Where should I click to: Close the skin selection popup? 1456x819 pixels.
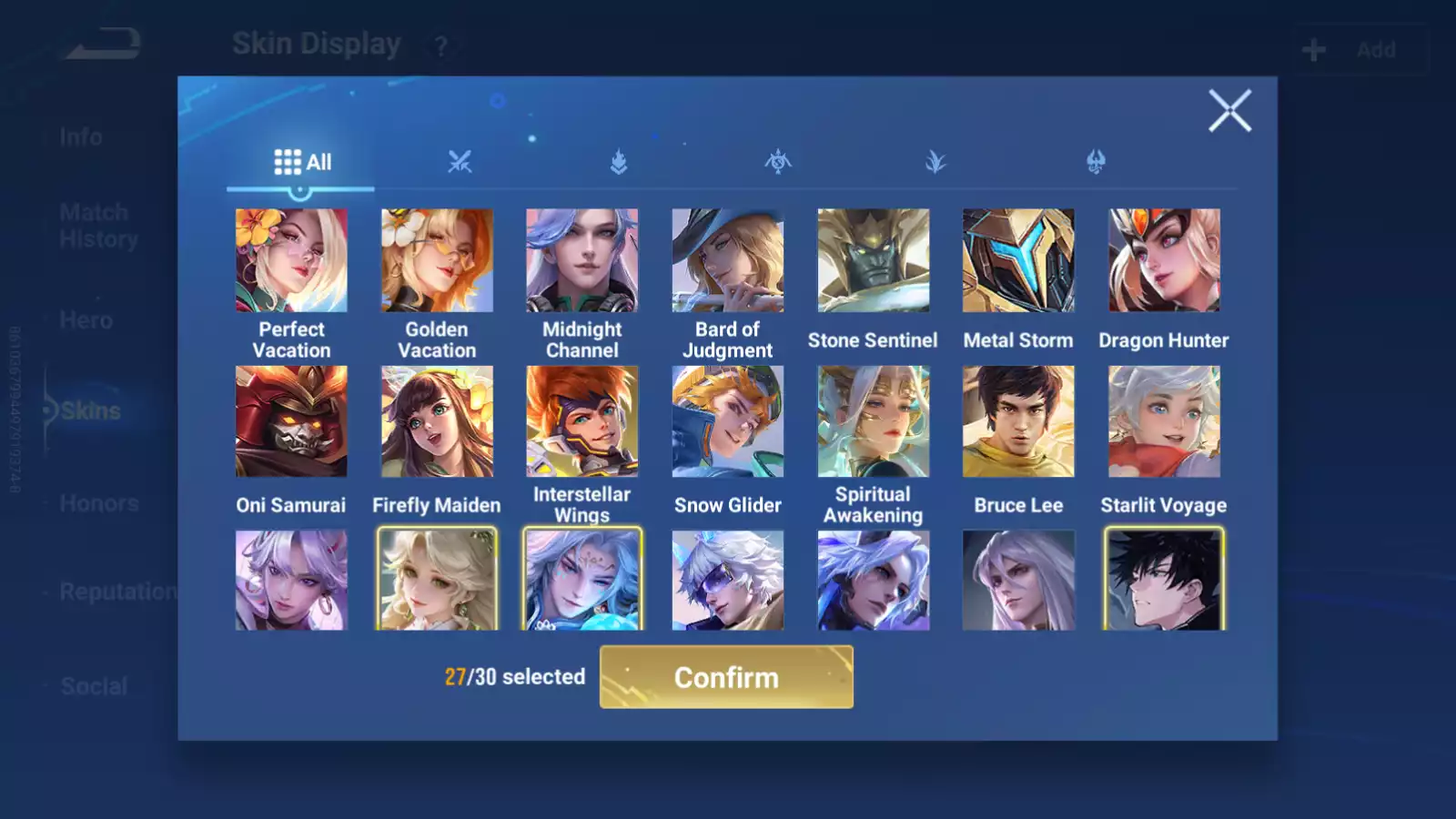click(1229, 111)
